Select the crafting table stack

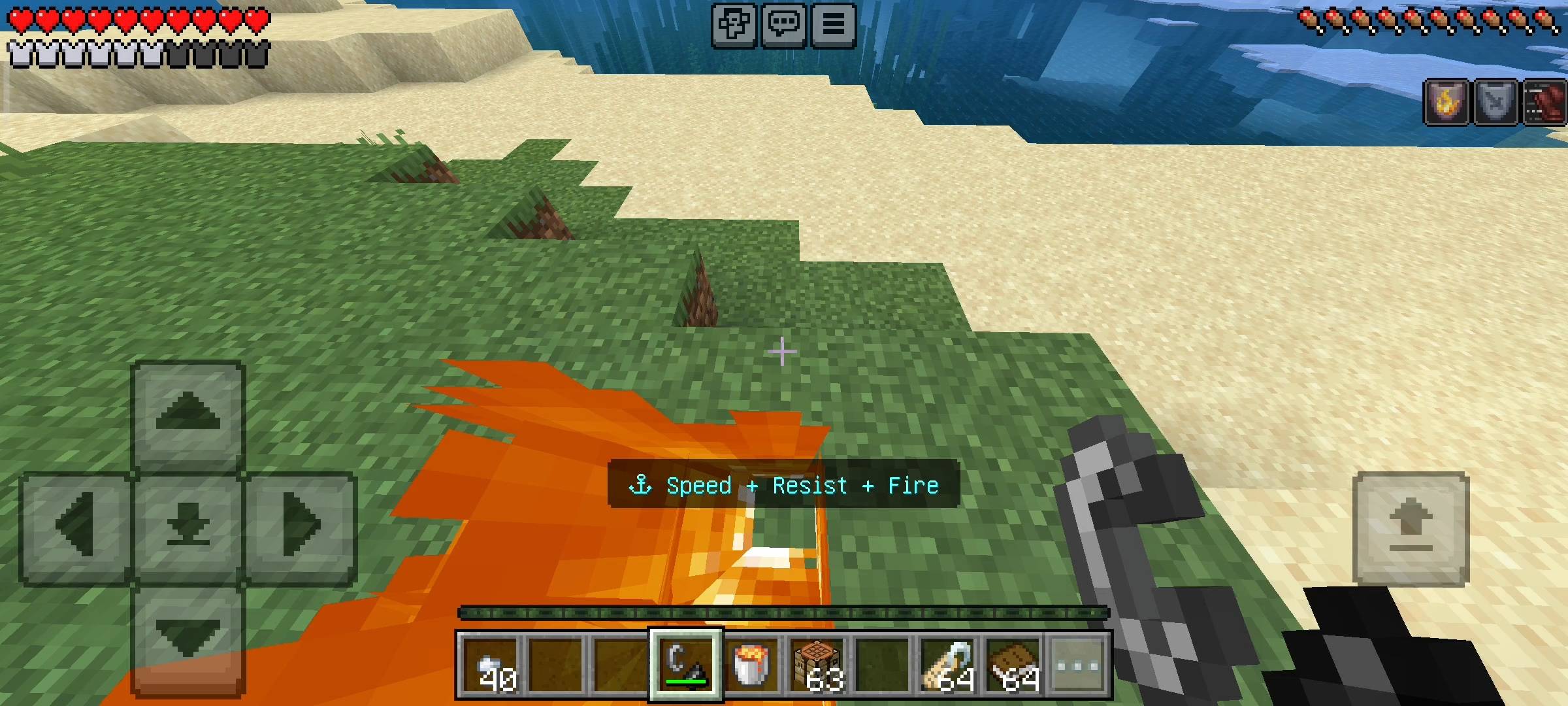click(x=817, y=665)
